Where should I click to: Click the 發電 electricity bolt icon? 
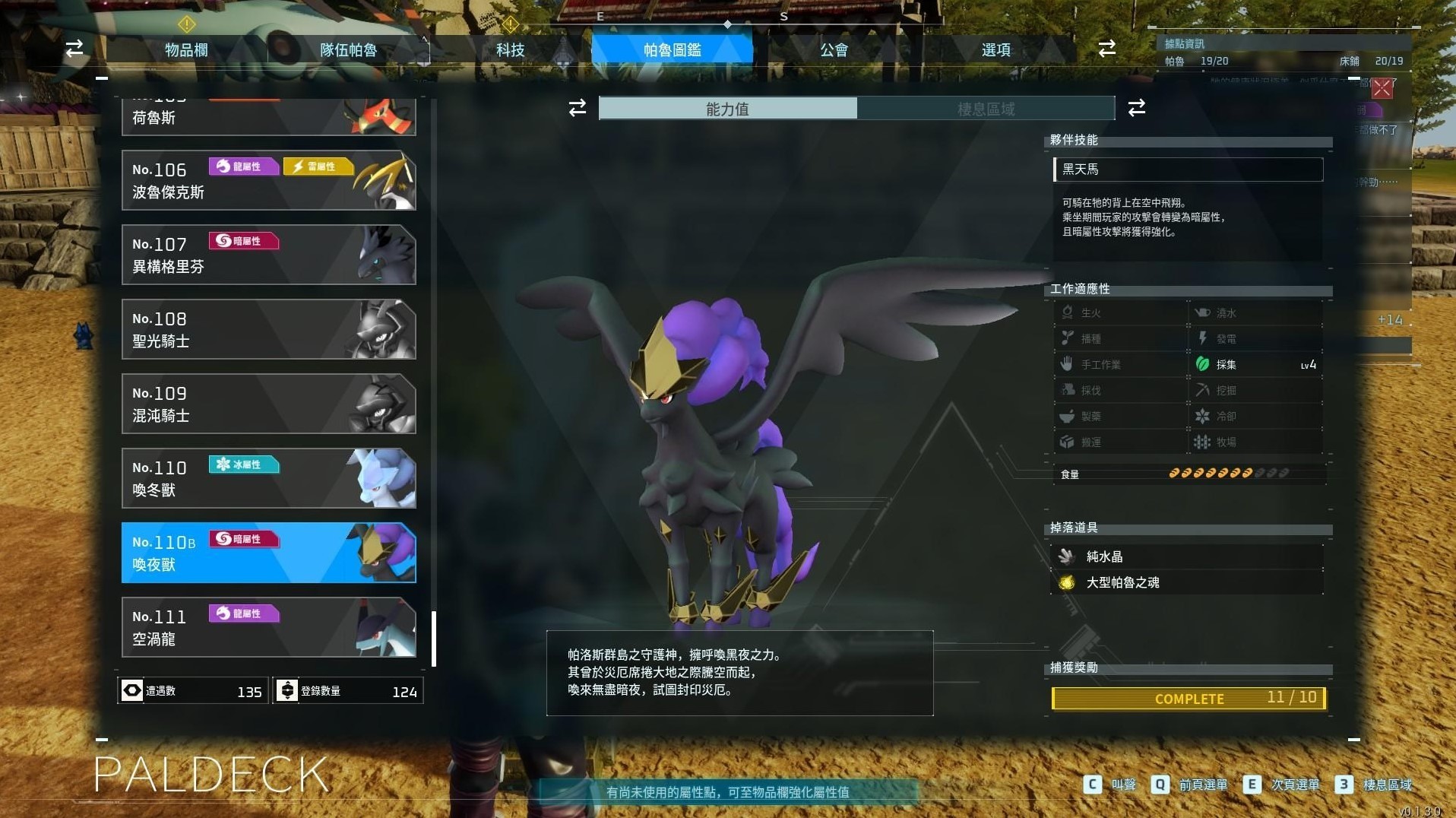click(1203, 338)
